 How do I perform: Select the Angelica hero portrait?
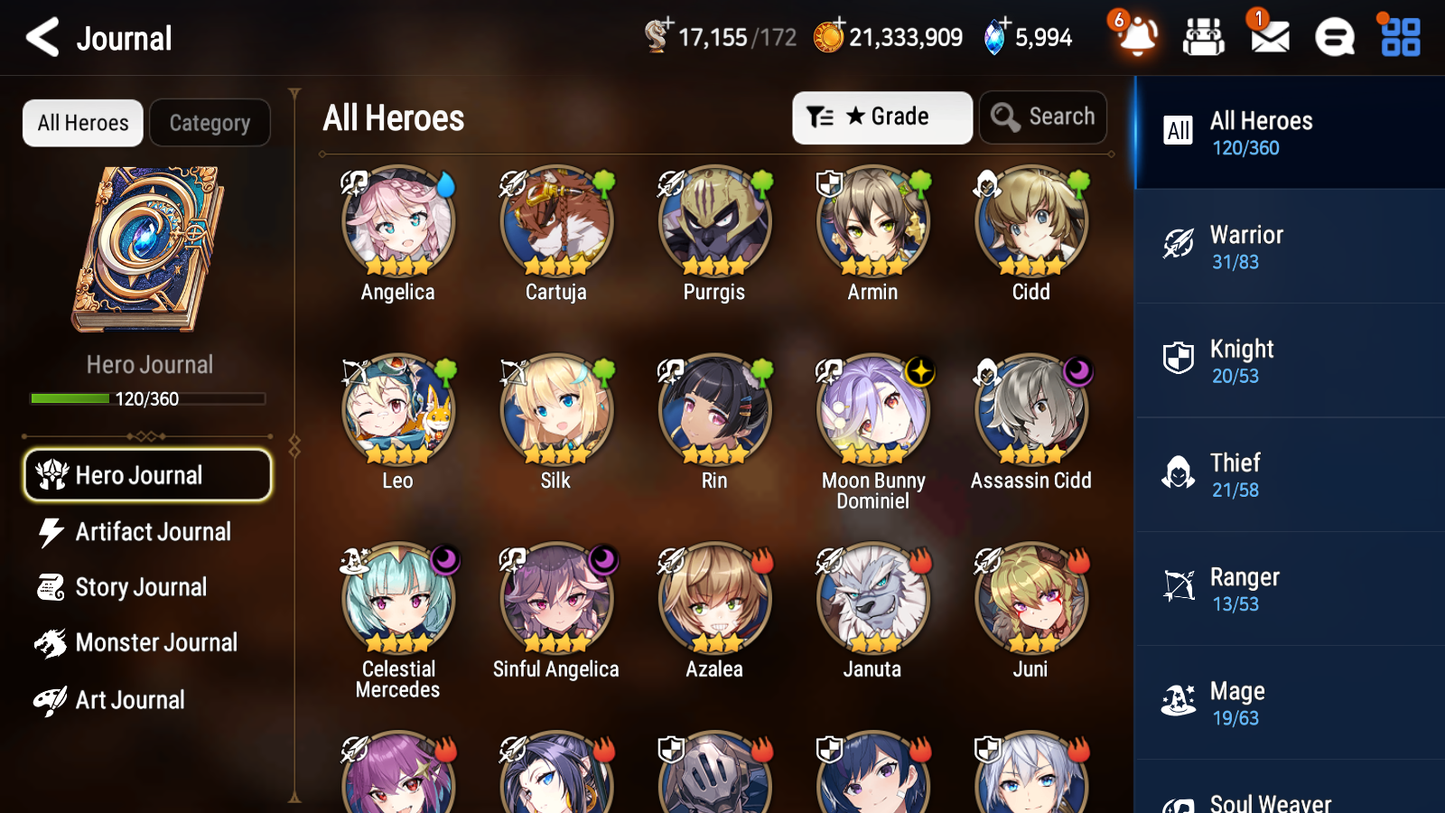pyautogui.click(x=398, y=222)
